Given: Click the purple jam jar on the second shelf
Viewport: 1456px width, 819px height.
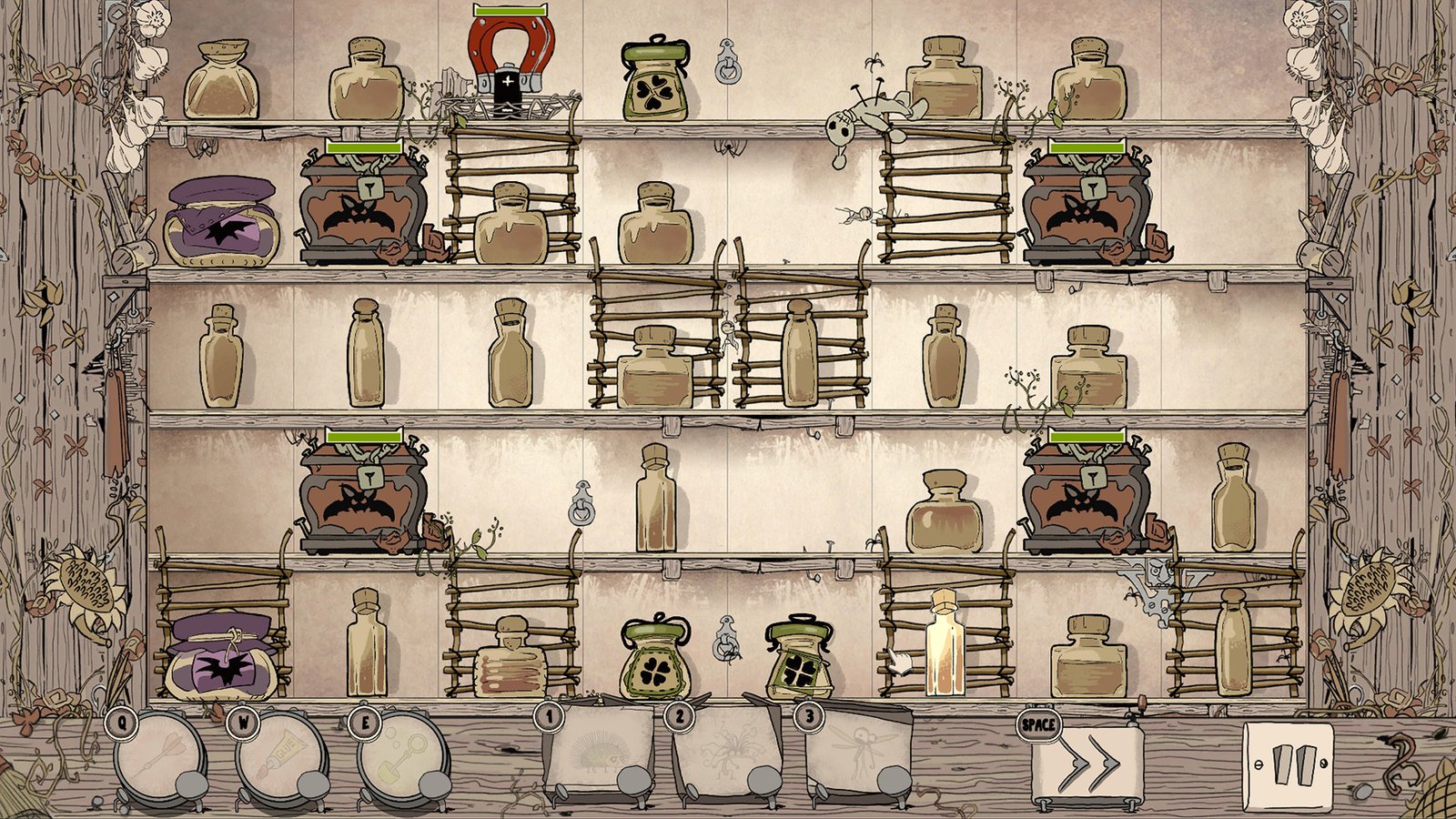Looking at the screenshot, I should (223, 223).
